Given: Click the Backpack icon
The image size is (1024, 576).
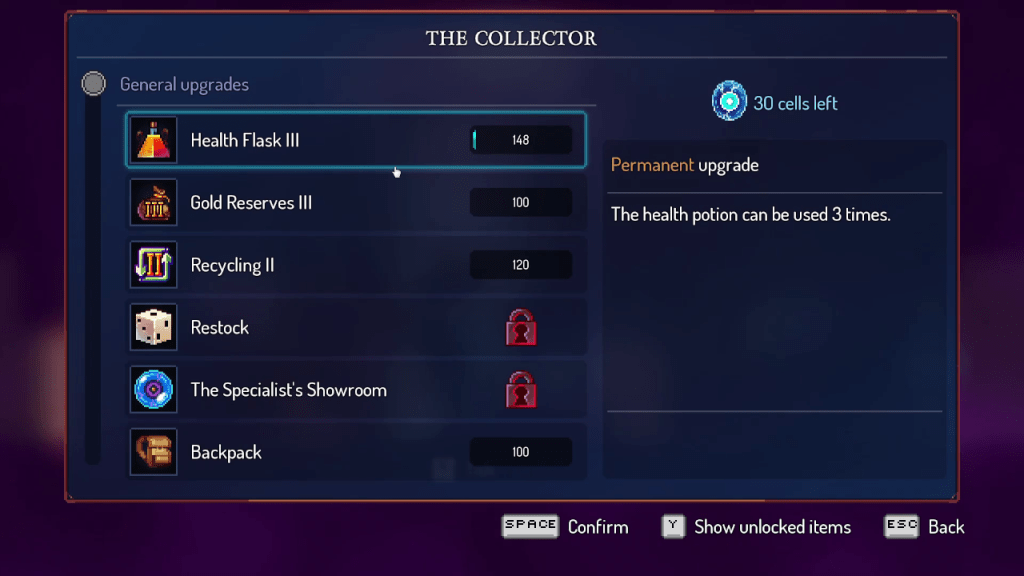Looking at the screenshot, I should pos(154,452).
